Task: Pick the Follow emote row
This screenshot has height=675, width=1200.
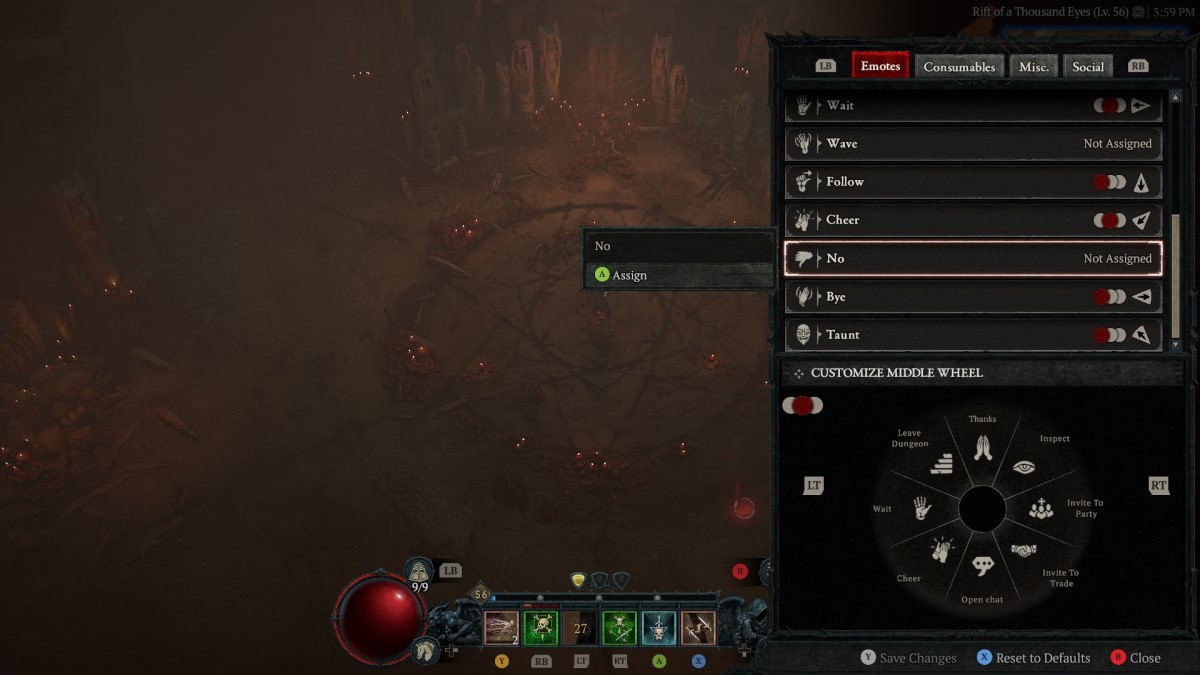Action: pyautogui.click(x=973, y=182)
